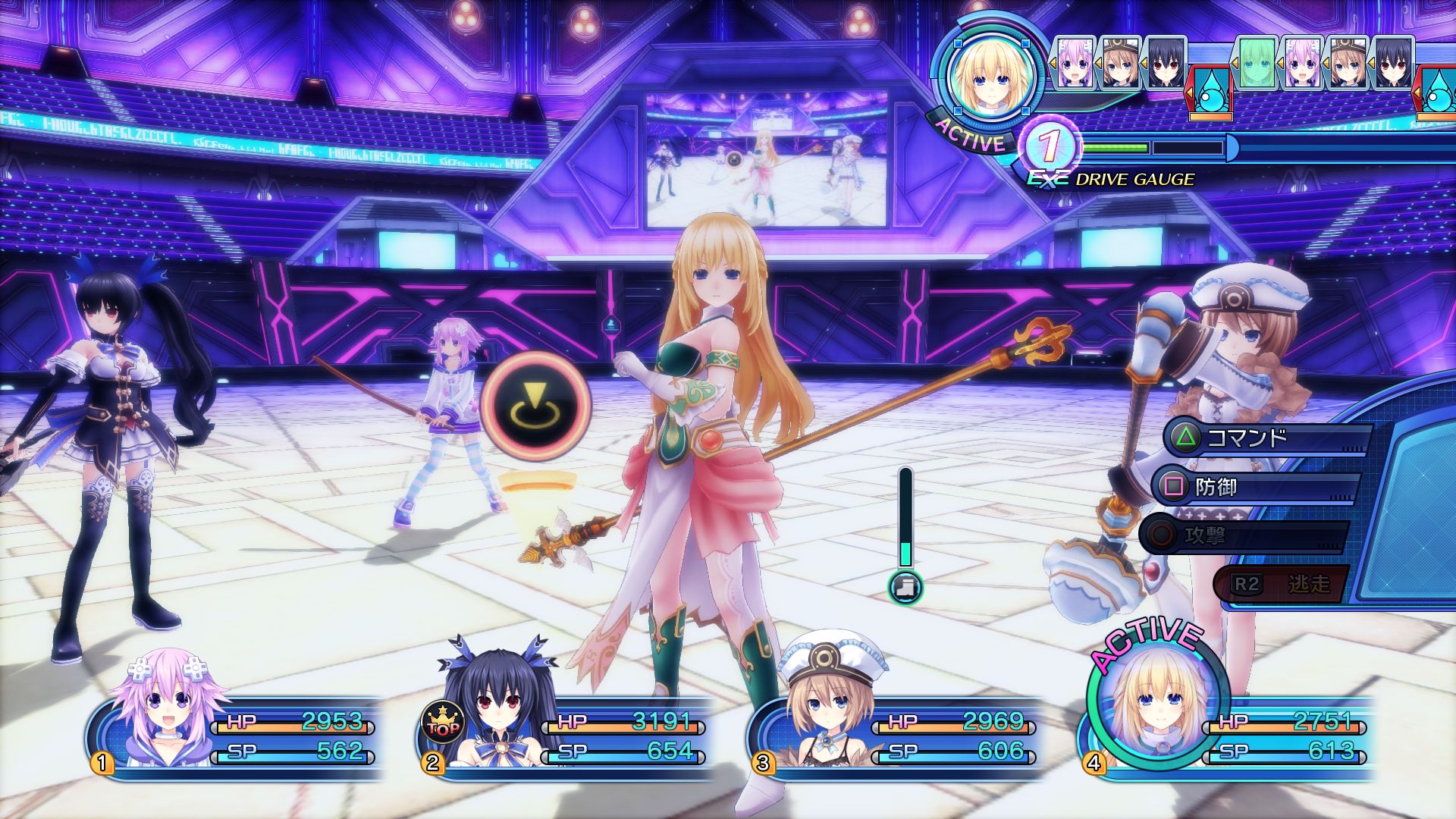The width and height of the screenshot is (1456, 819).
Task: Click the green-tinted Vert turn order portrait
Action: click(1256, 63)
